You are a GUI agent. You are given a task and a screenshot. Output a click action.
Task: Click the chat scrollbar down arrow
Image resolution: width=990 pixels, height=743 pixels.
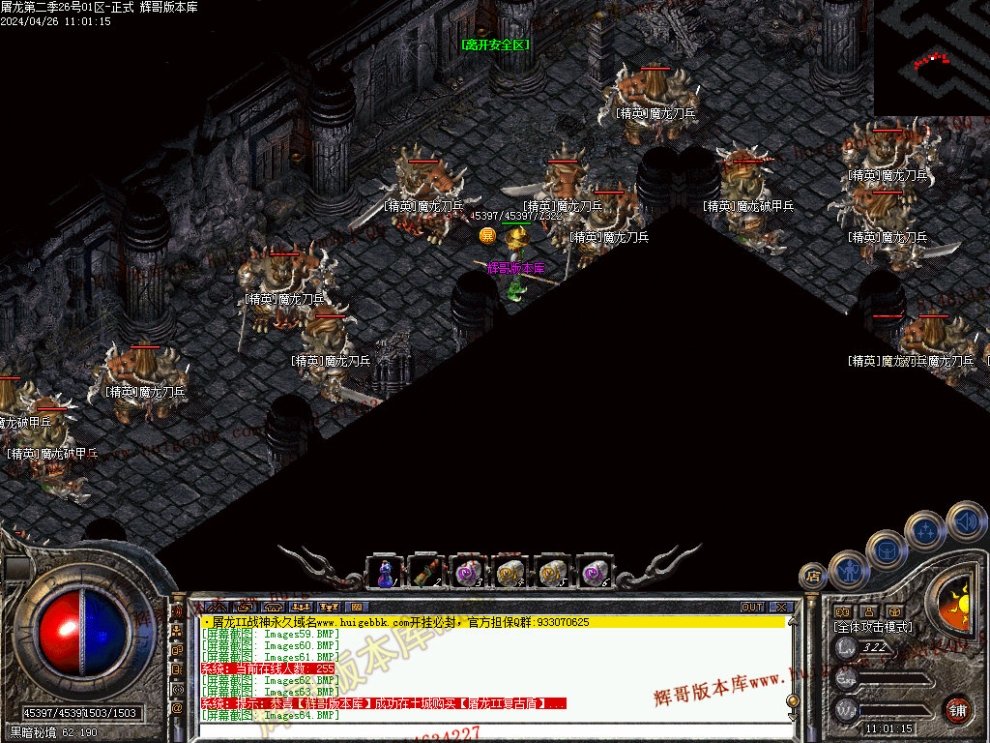[x=792, y=715]
